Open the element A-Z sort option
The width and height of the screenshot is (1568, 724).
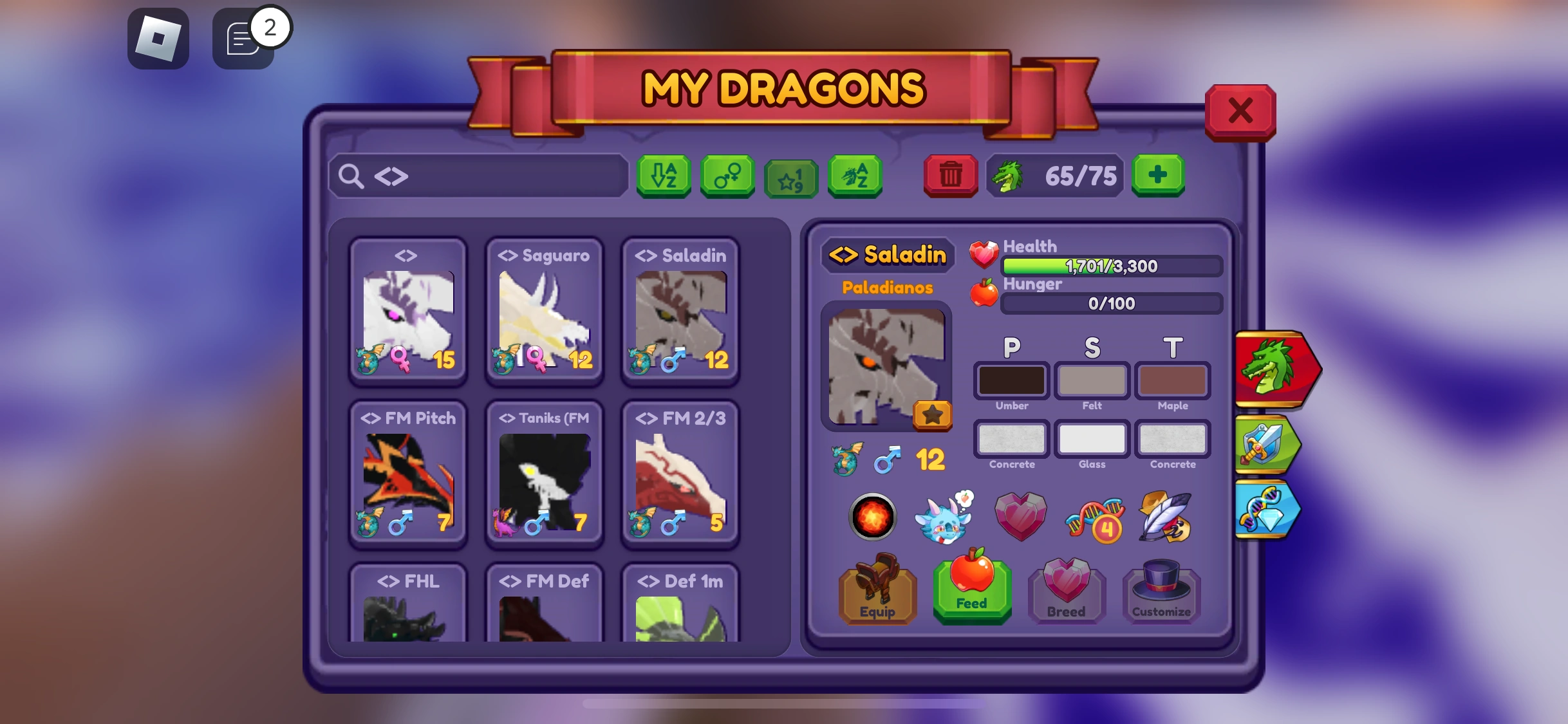tap(854, 175)
